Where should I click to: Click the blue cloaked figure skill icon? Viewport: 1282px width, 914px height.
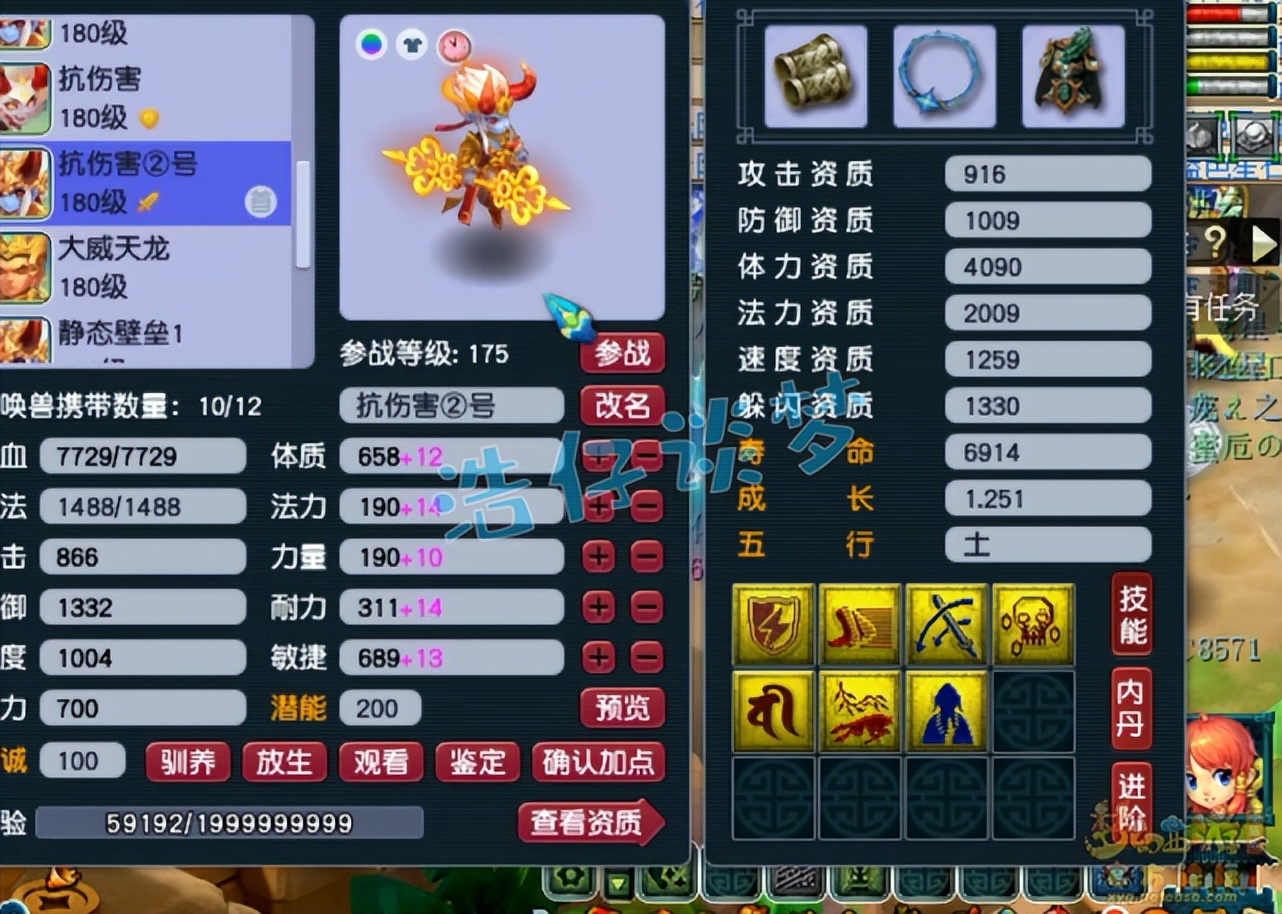click(947, 711)
